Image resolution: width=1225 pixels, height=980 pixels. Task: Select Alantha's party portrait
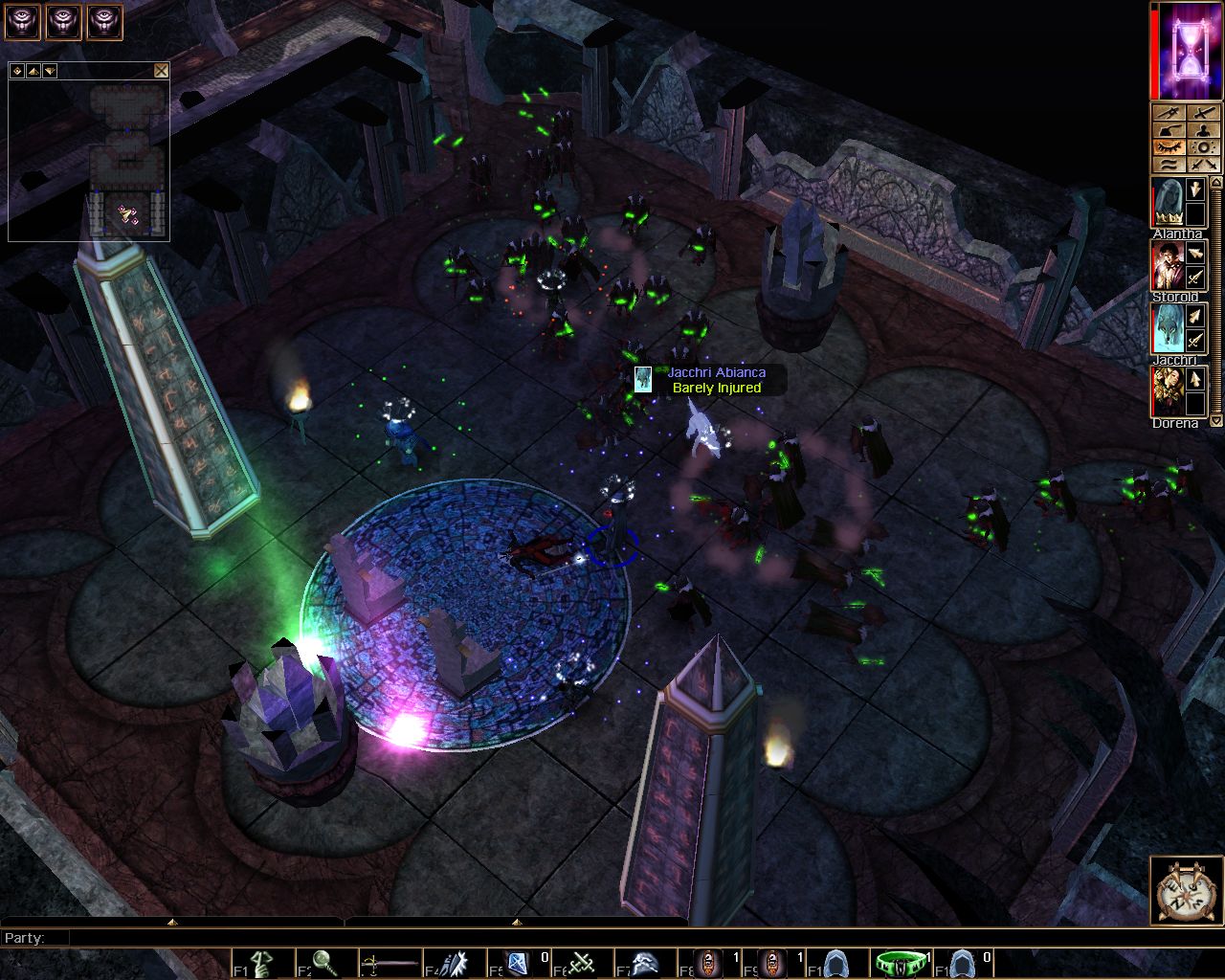pos(1168,201)
